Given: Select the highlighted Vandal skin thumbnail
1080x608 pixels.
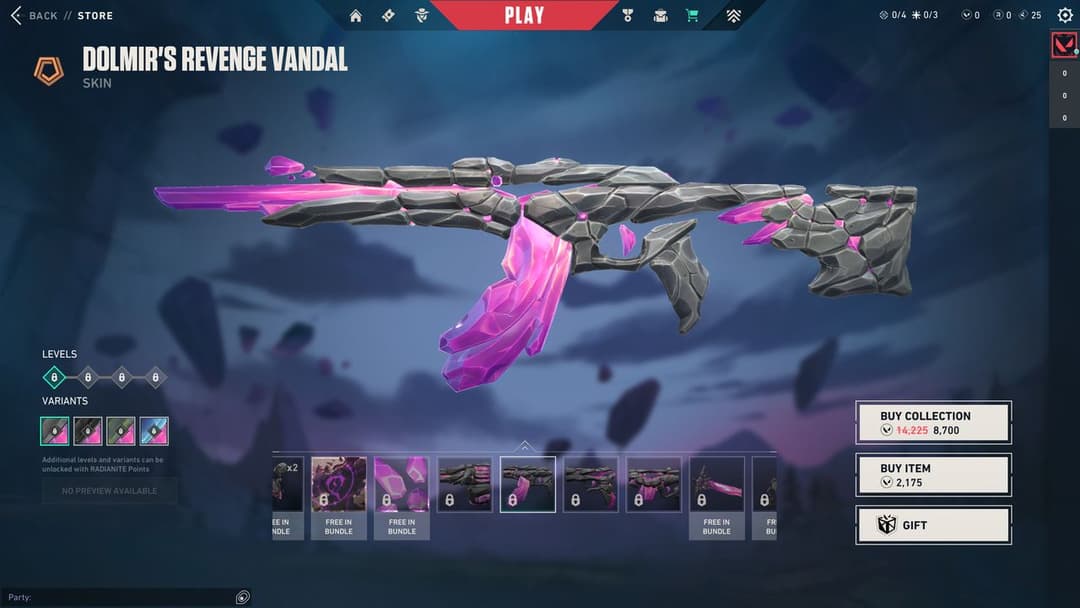Looking at the screenshot, I should (528, 485).
